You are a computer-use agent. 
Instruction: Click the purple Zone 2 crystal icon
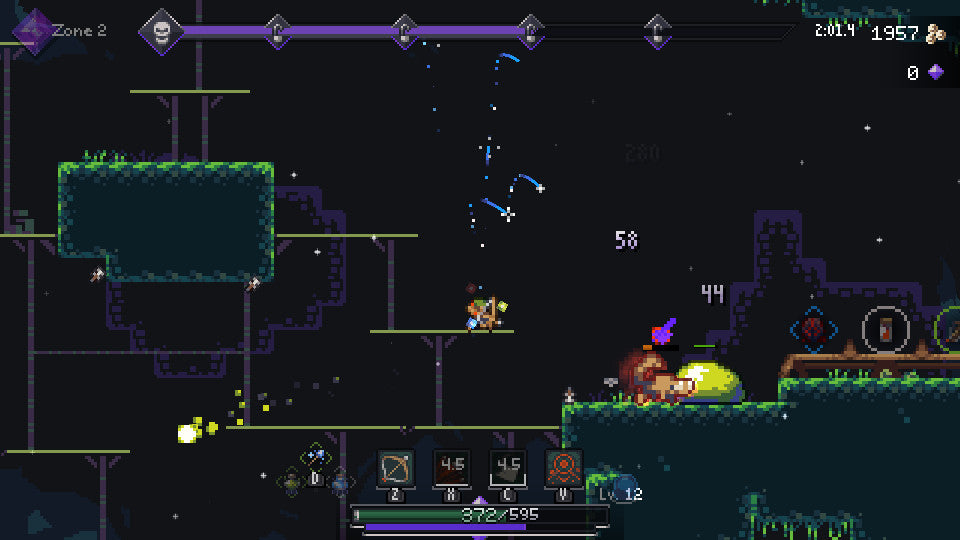click(31, 29)
